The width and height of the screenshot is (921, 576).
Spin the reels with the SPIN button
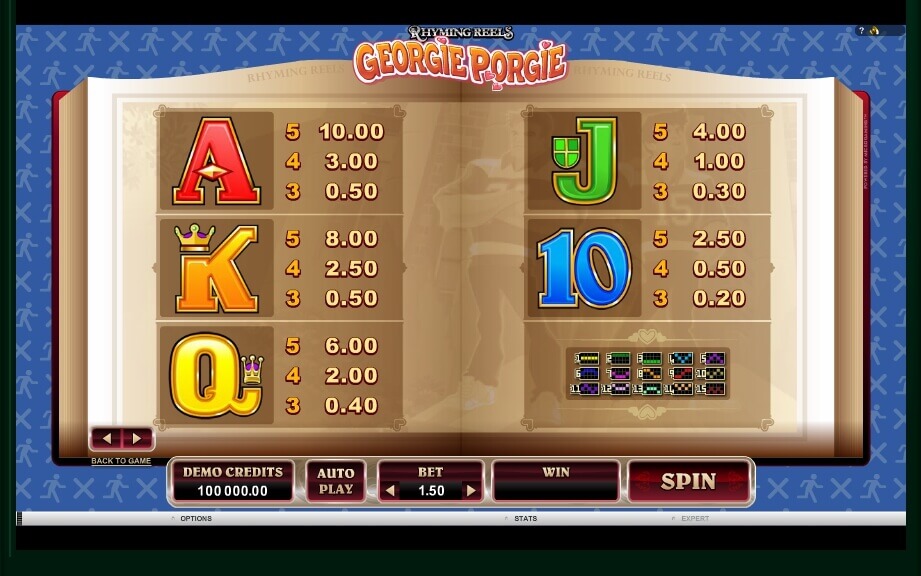coord(689,482)
